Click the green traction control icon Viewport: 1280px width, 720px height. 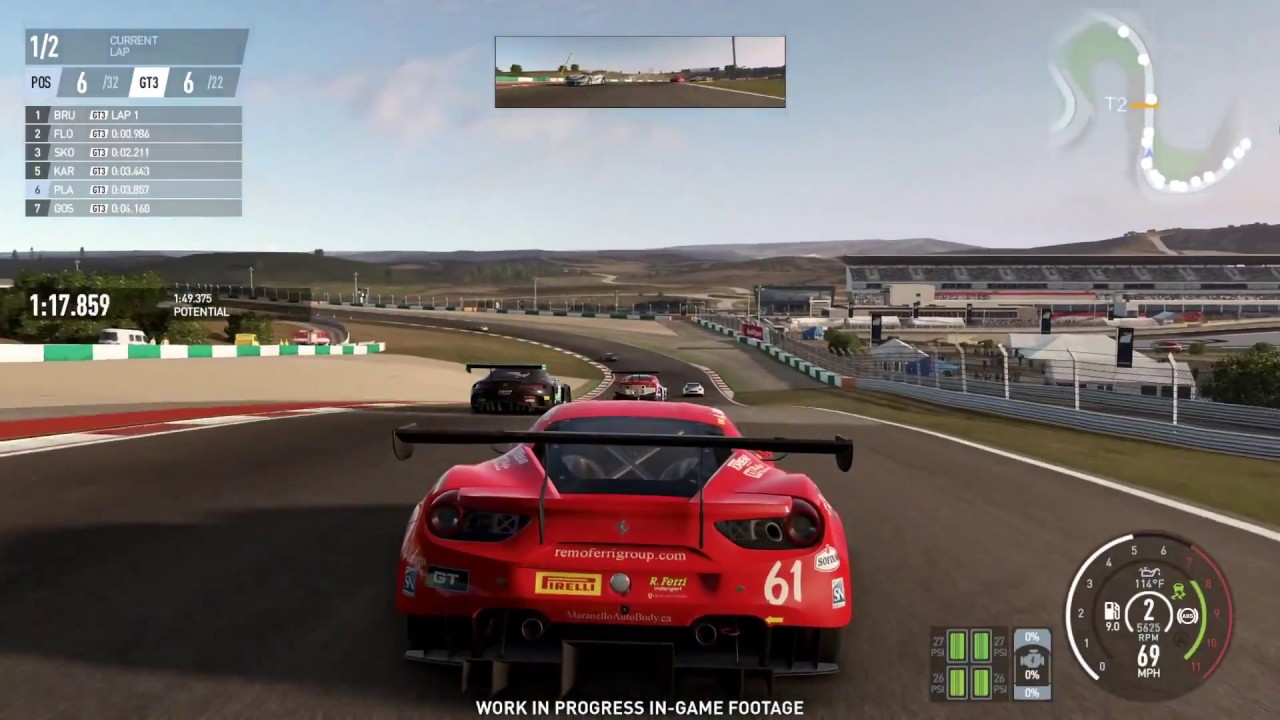(x=1178, y=590)
